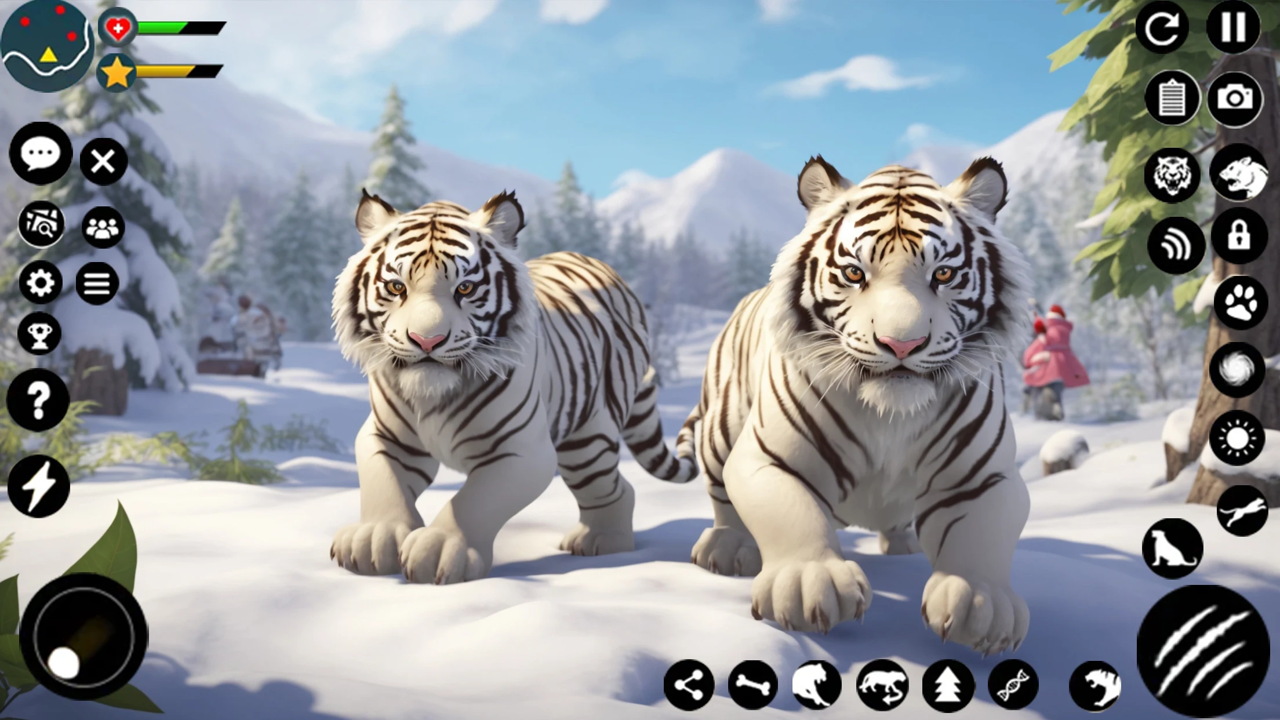Select the tree icon at the bottom
Screen dimensions: 1280x720
948,685
